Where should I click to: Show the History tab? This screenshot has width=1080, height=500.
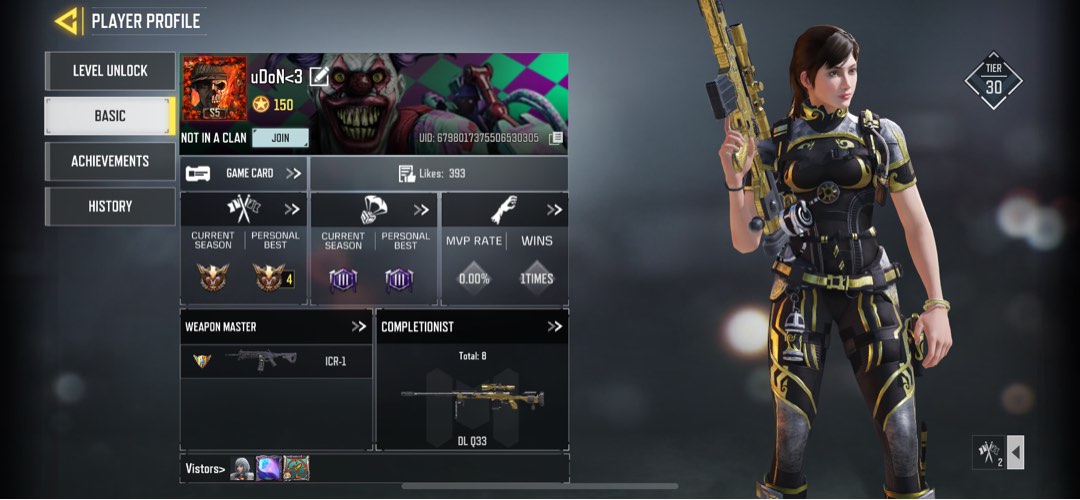tap(110, 206)
